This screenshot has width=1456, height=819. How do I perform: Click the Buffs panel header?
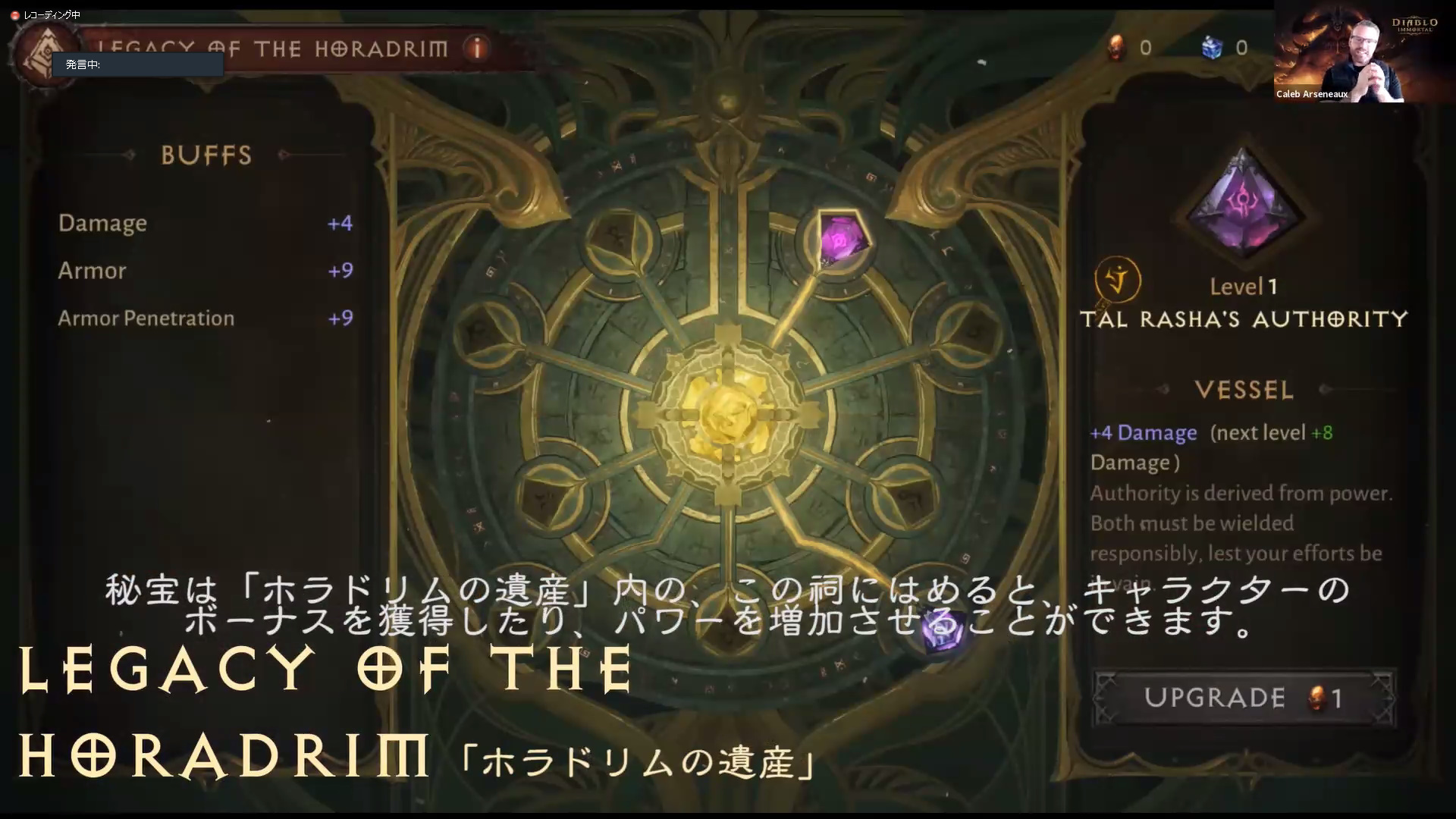point(205,155)
